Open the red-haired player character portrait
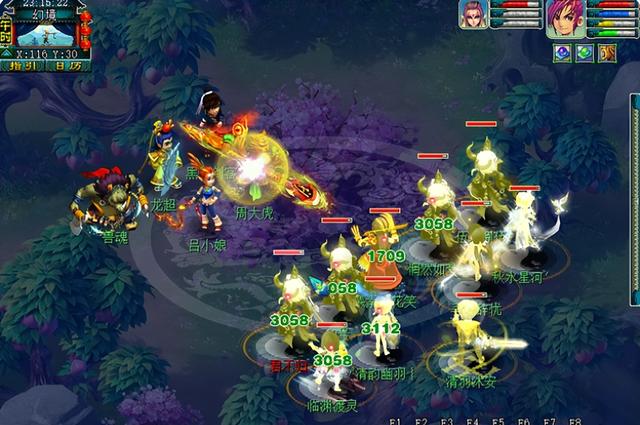The image size is (640, 425). pos(564,18)
